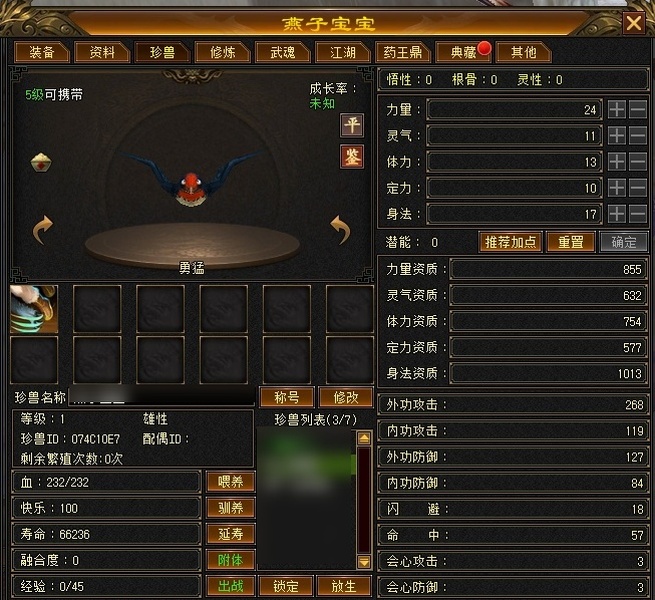Image resolution: width=655 pixels, height=600 pixels.
Task: Rotate the pet model with the left arrow
Action: pos(42,231)
